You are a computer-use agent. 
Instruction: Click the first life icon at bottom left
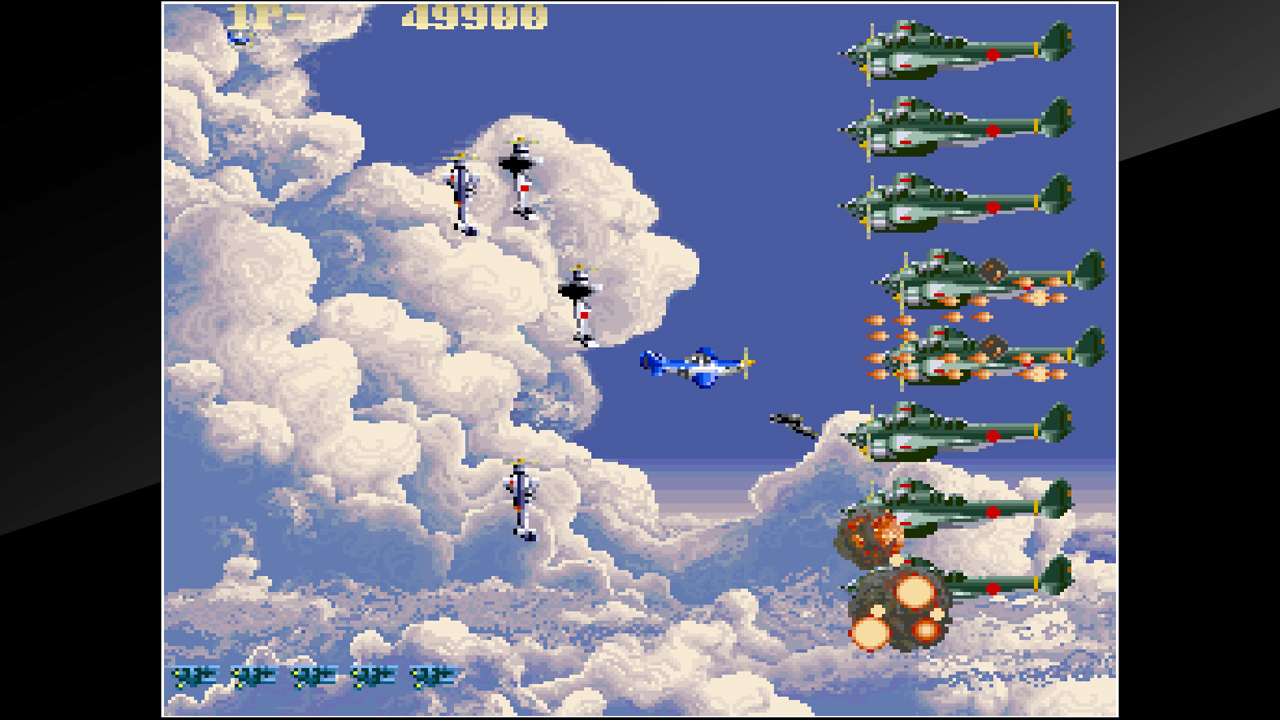click(x=196, y=676)
